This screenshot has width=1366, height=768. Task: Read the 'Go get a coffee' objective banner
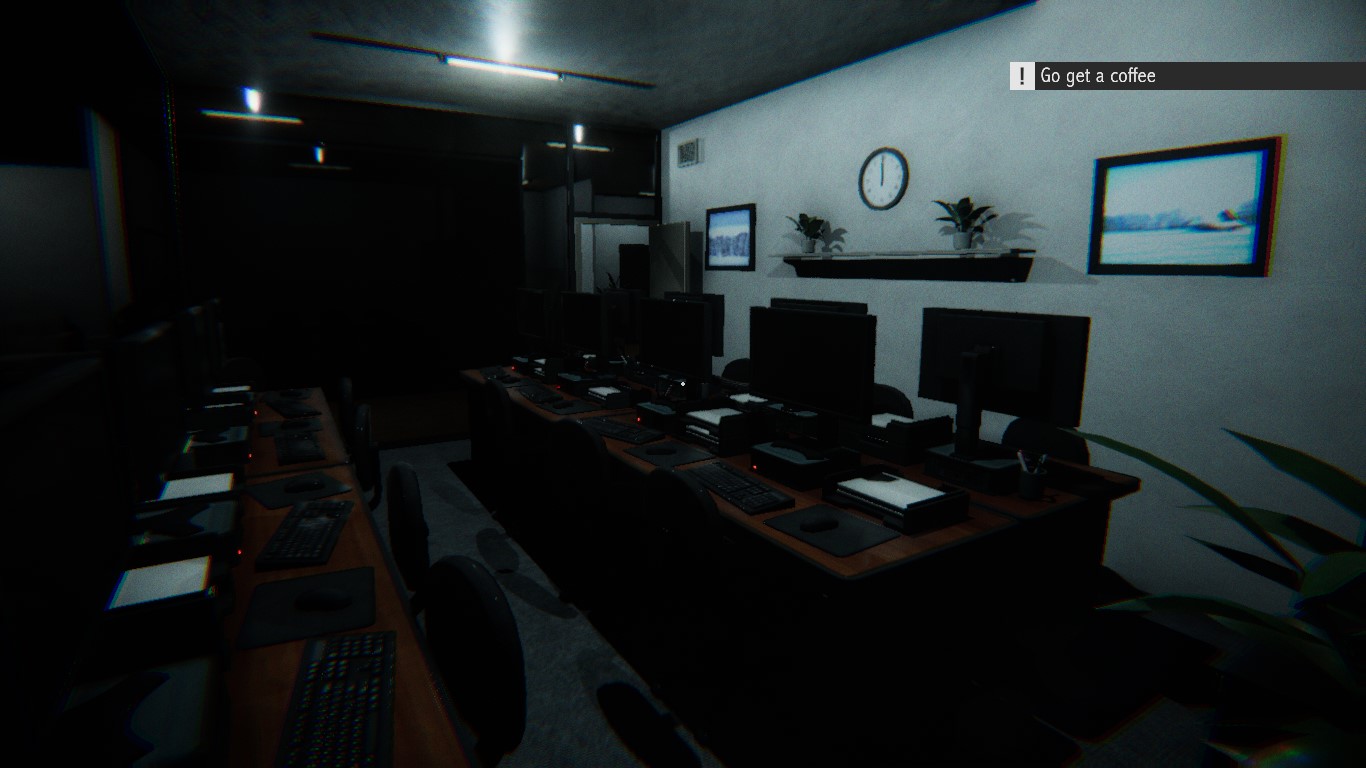pos(1098,76)
